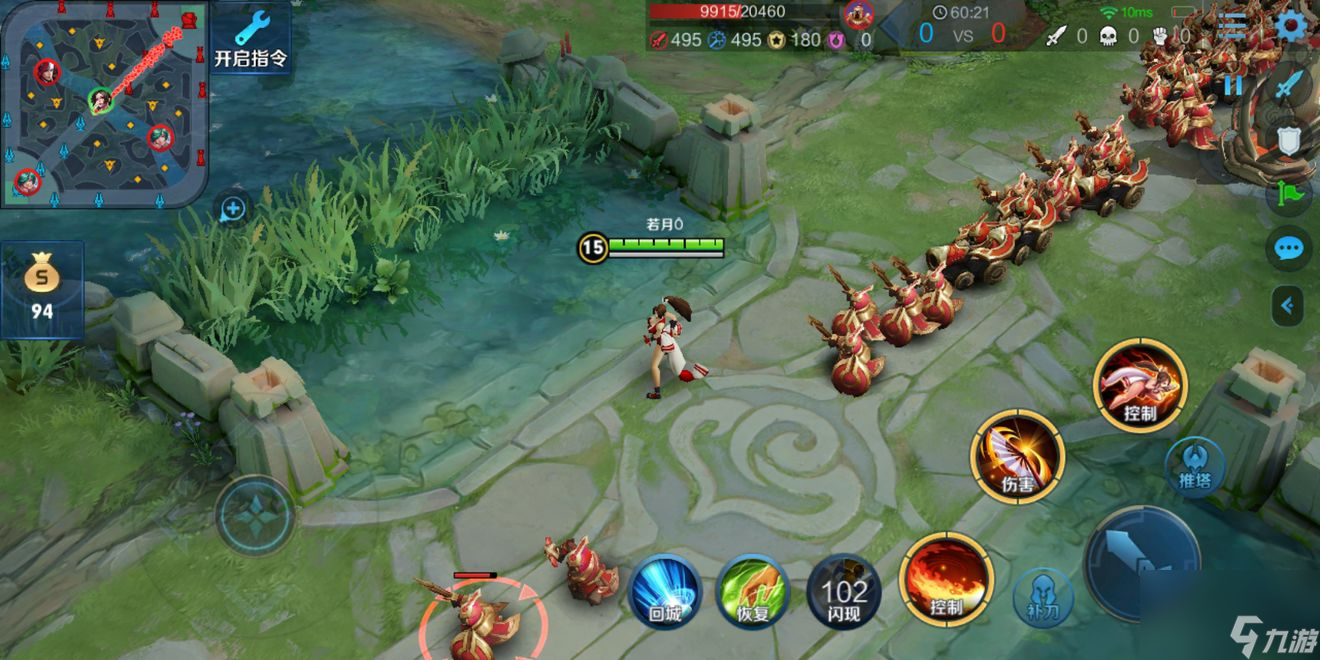Open the gear settings menu

[1290, 26]
